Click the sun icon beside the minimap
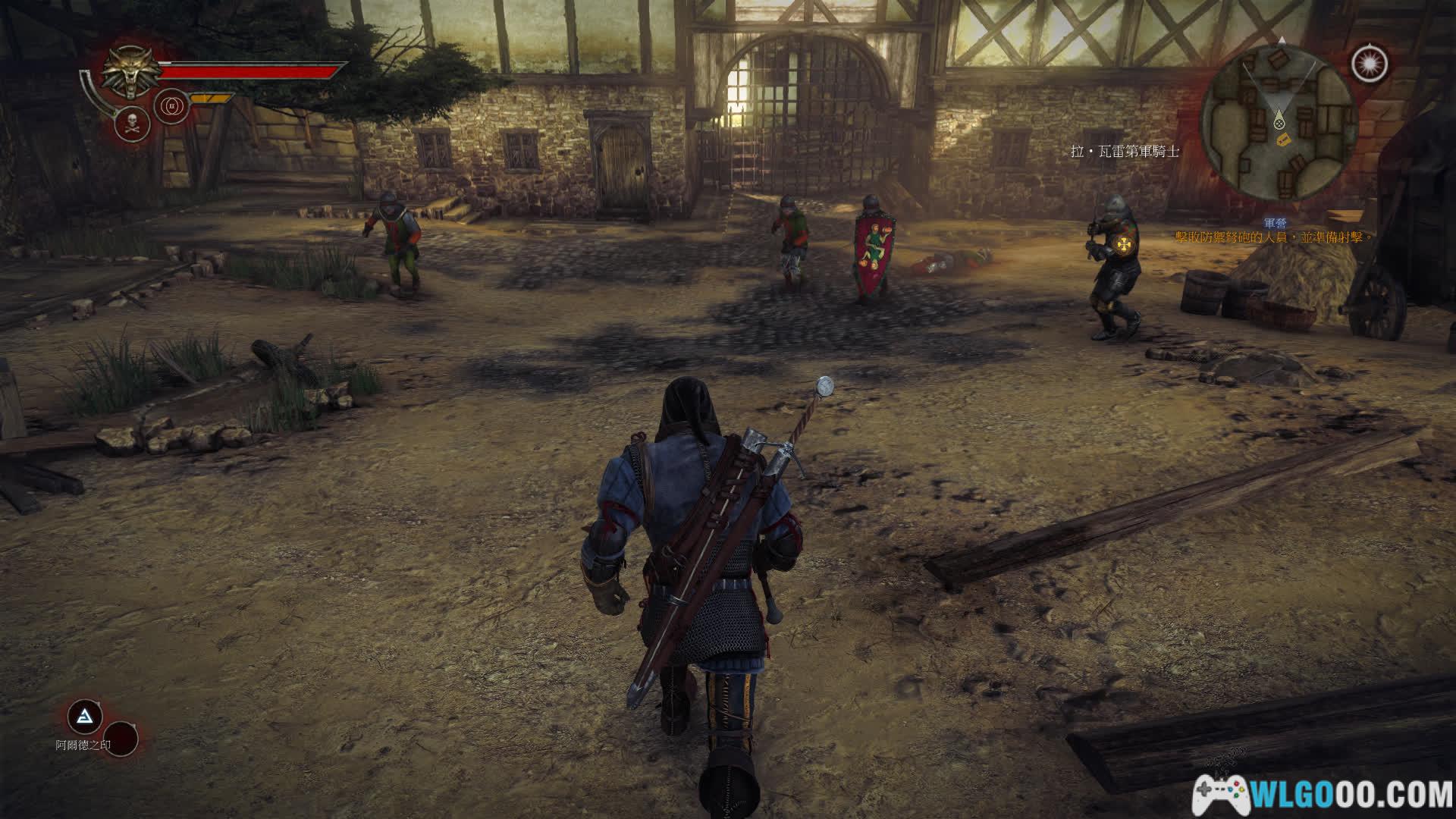This screenshot has height=819, width=1456. pos(1370,64)
